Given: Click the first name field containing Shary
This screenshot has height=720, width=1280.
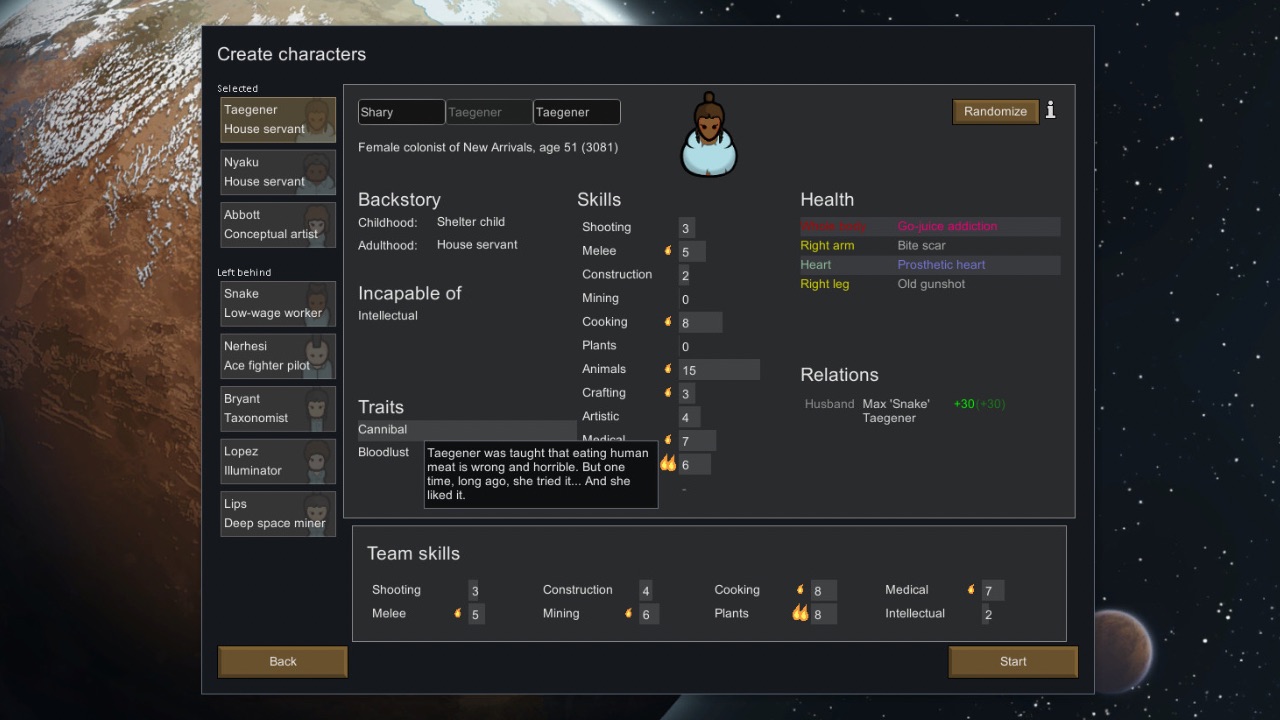Looking at the screenshot, I should (400, 112).
